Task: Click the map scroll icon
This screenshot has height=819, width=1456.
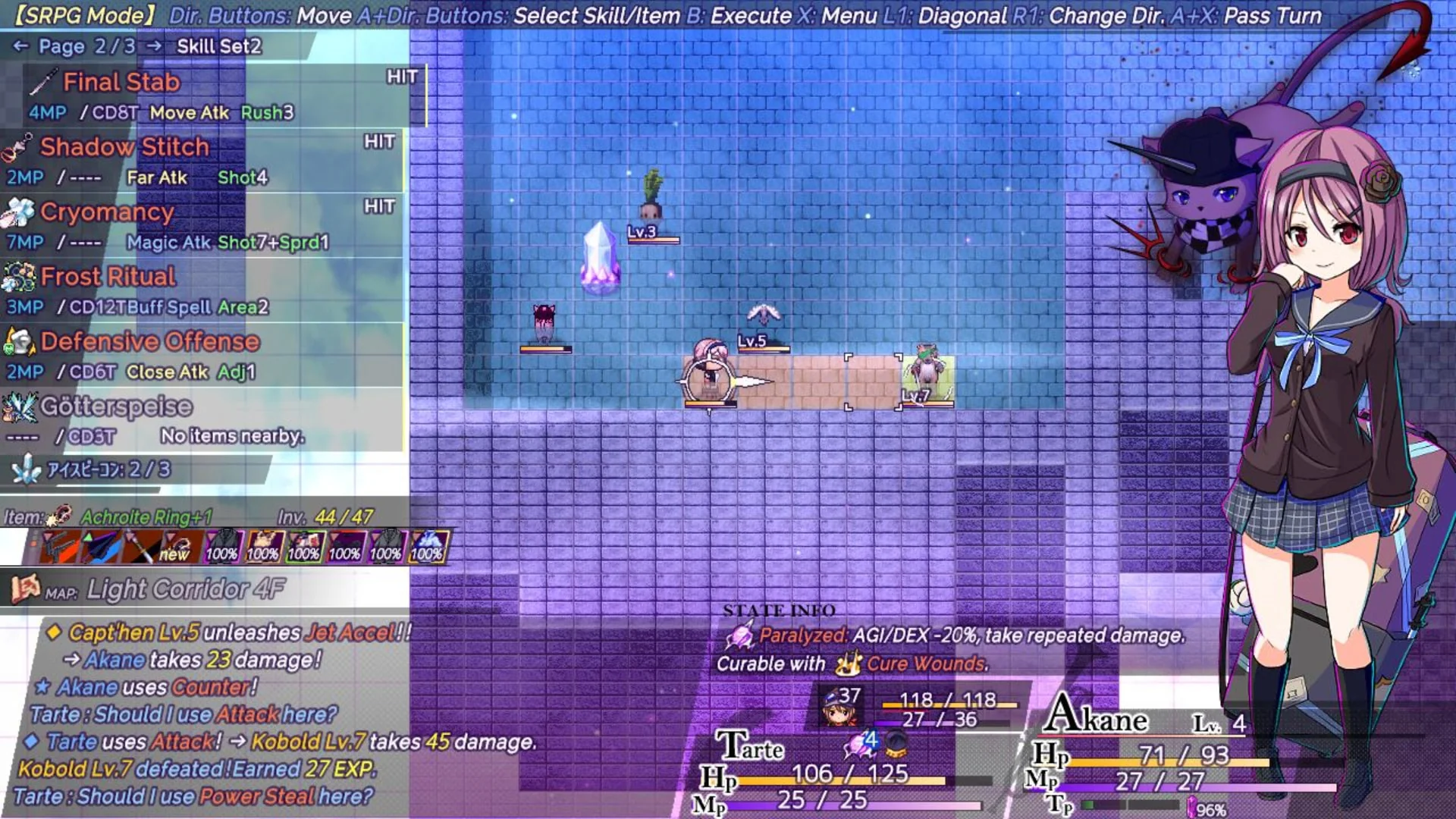Action: [24, 588]
